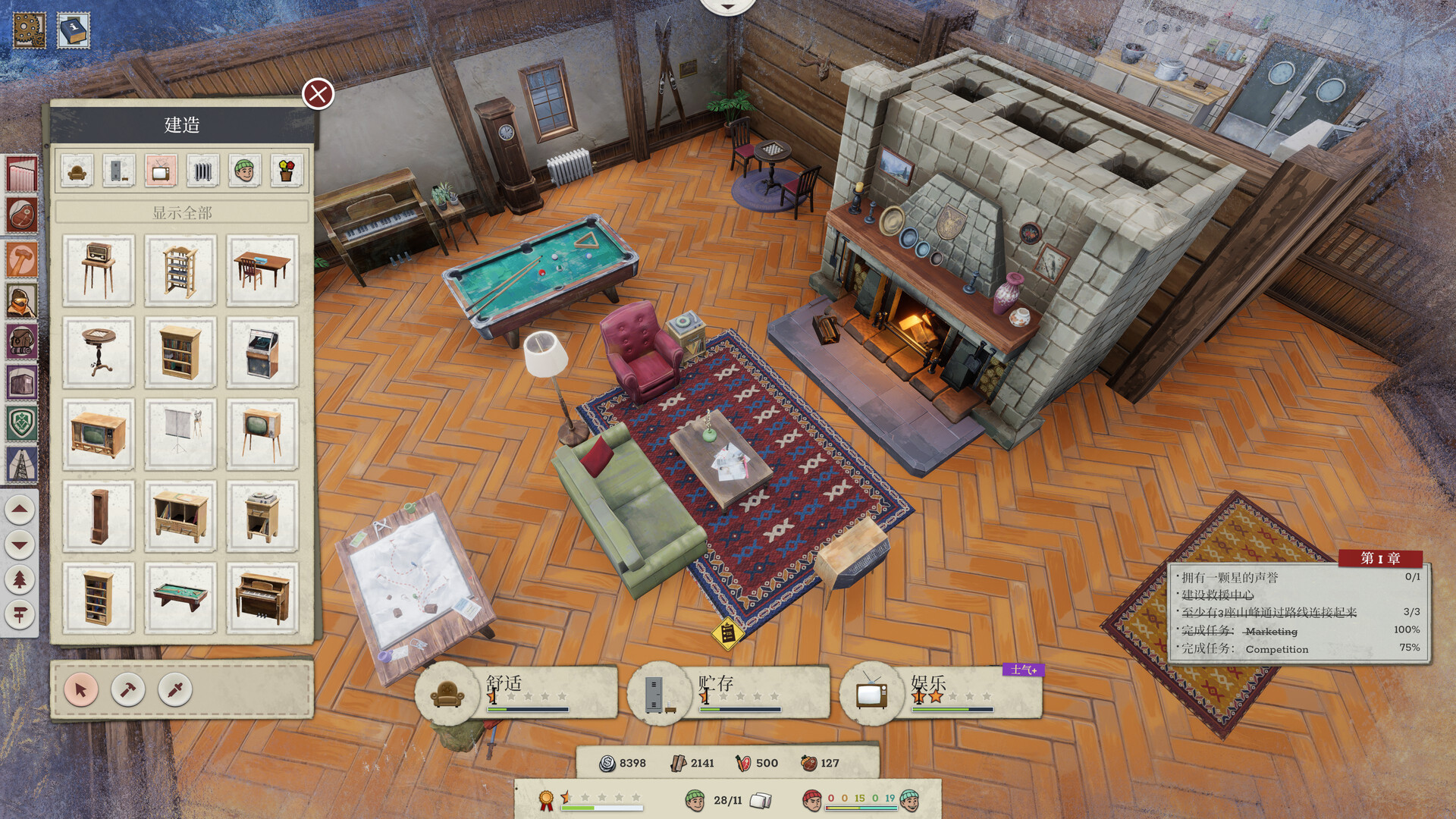
Task: Switch to the worker head category tab
Action: click(x=243, y=171)
